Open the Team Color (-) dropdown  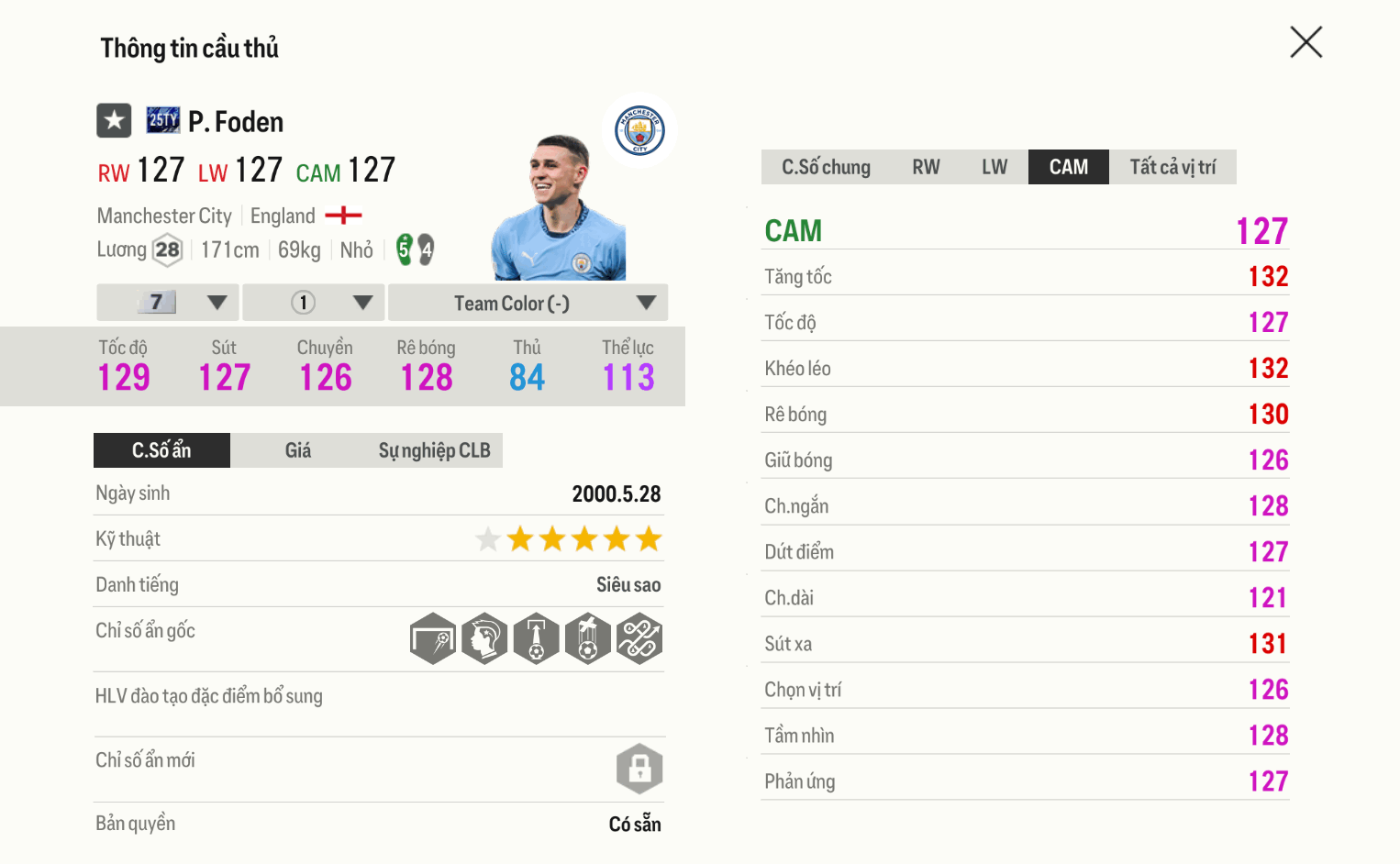click(528, 302)
